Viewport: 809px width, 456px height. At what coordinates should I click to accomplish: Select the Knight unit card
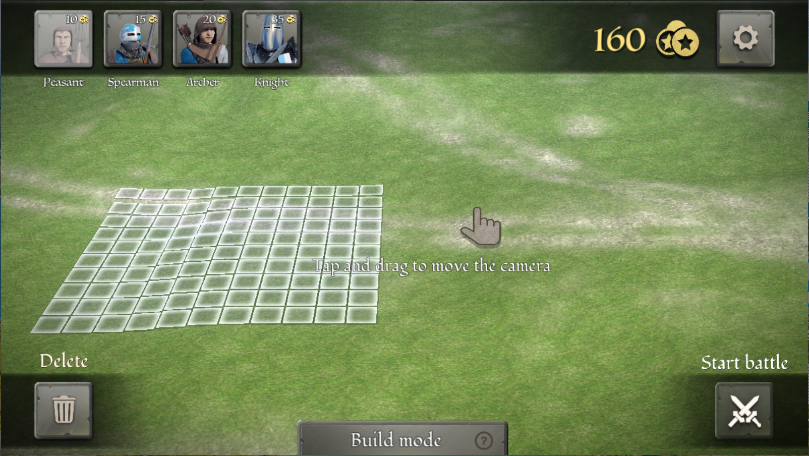(271, 39)
